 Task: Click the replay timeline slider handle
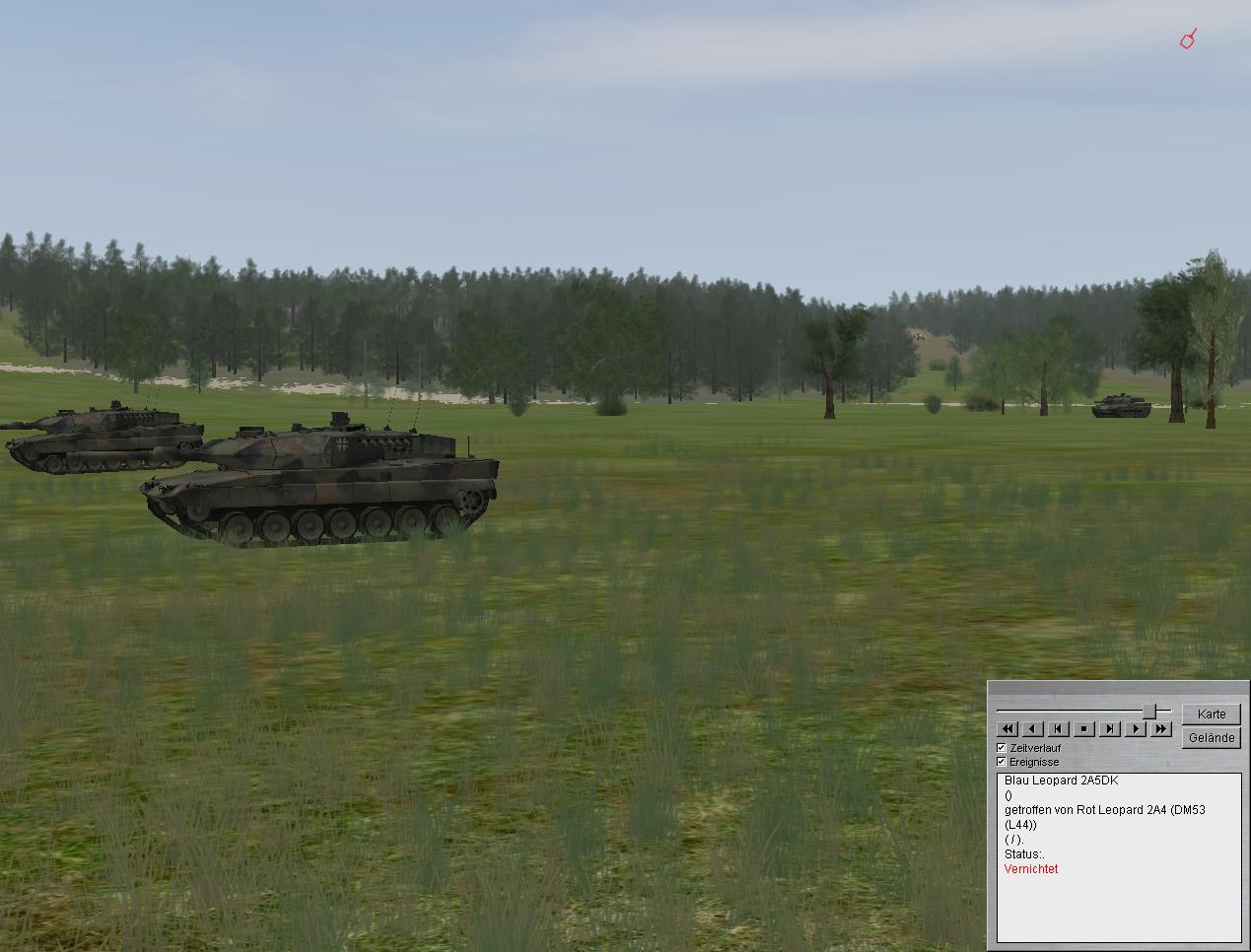click(1149, 711)
